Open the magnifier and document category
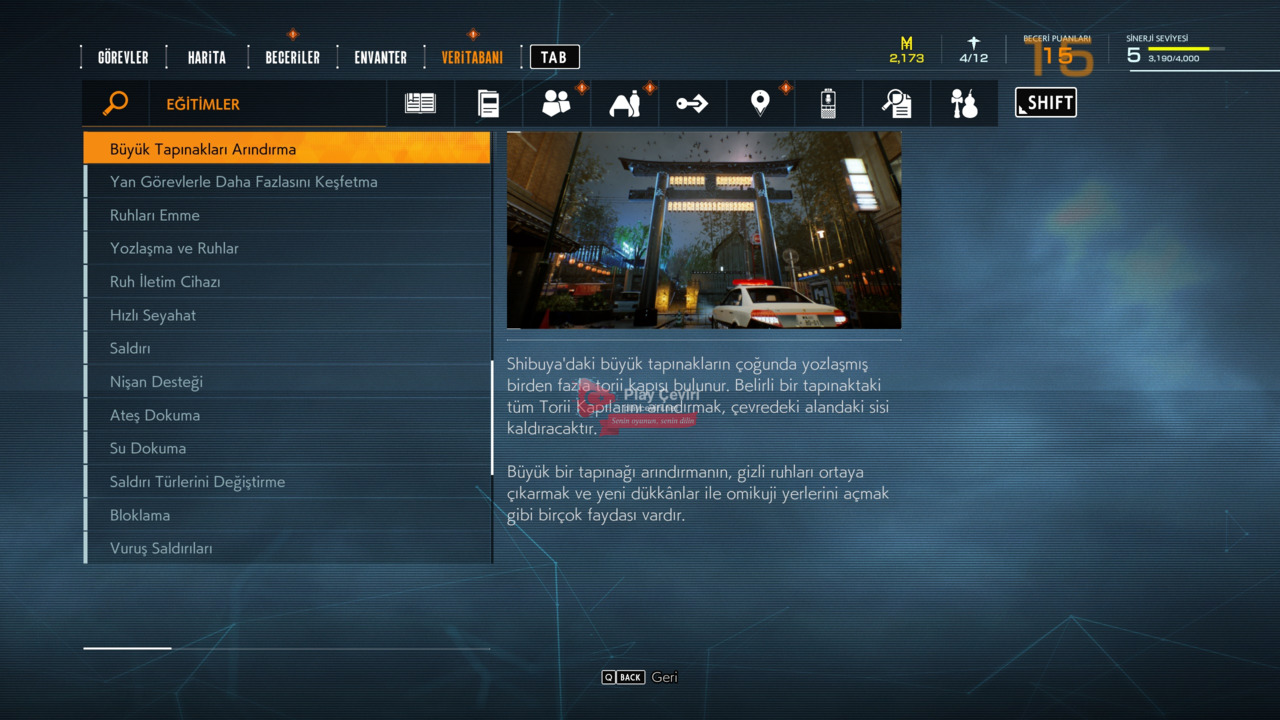This screenshot has width=1280, height=720. (x=896, y=103)
